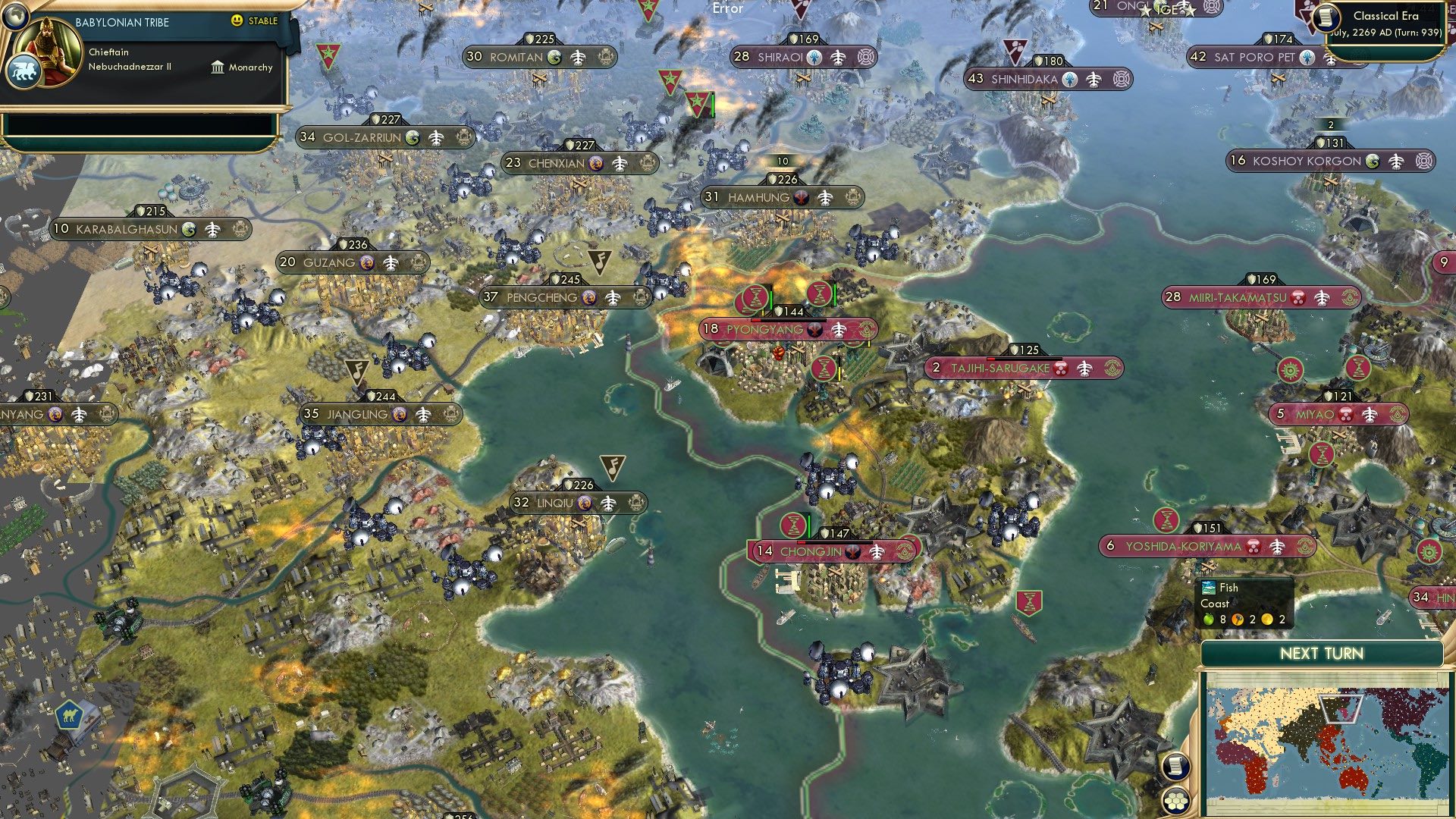Image resolution: width=1456 pixels, height=819 pixels.
Task: Open the notification scroll icon beside the minimap
Action: point(1177,764)
